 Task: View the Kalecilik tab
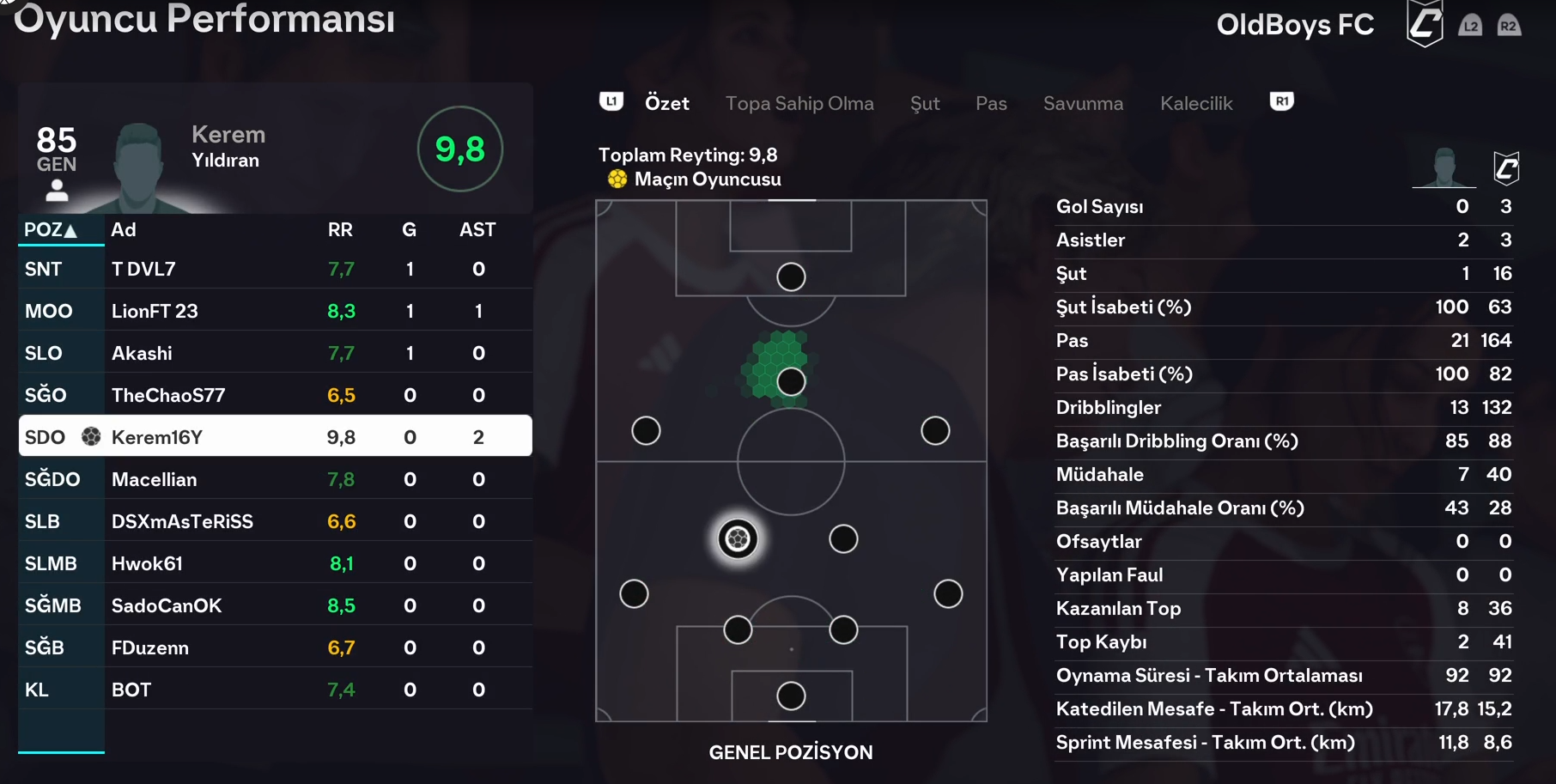1196,104
